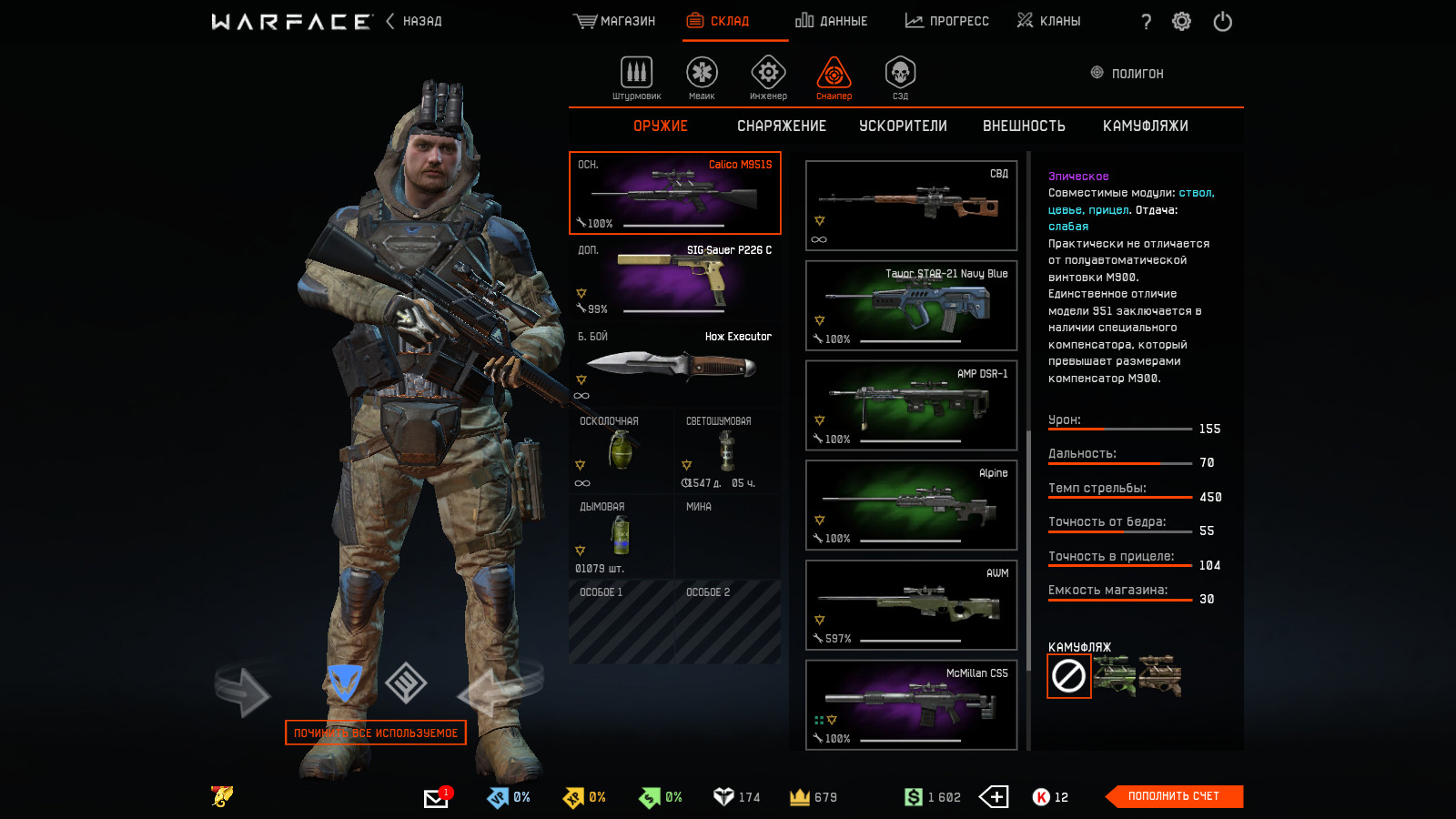Open the Магазин shop menu
Viewport: 1456px width, 819px height.
(x=614, y=21)
